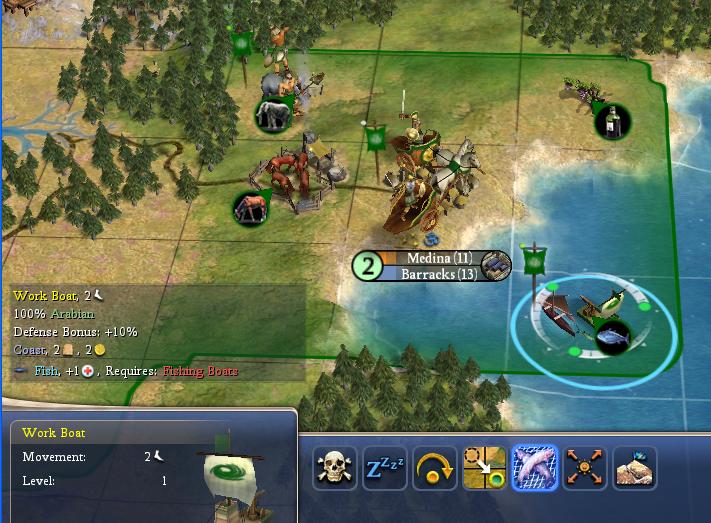Activate the go-to move command
This screenshot has width=711, height=523.
485,468
